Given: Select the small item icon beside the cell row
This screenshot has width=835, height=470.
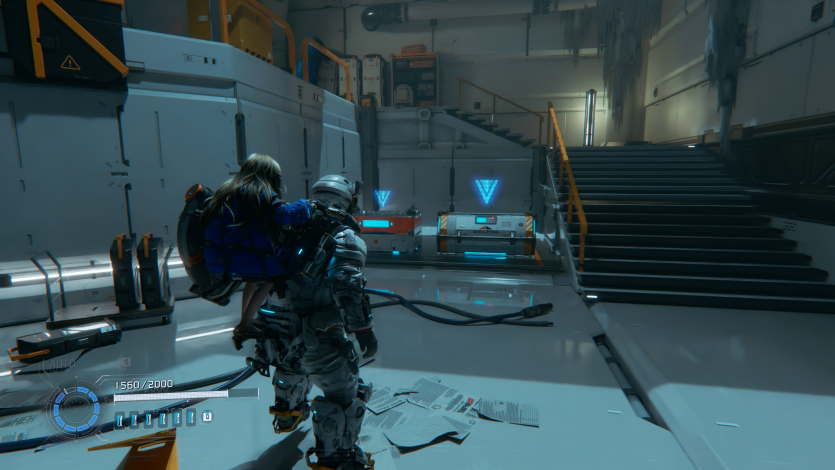Looking at the screenshot, I should coord(207,417).
